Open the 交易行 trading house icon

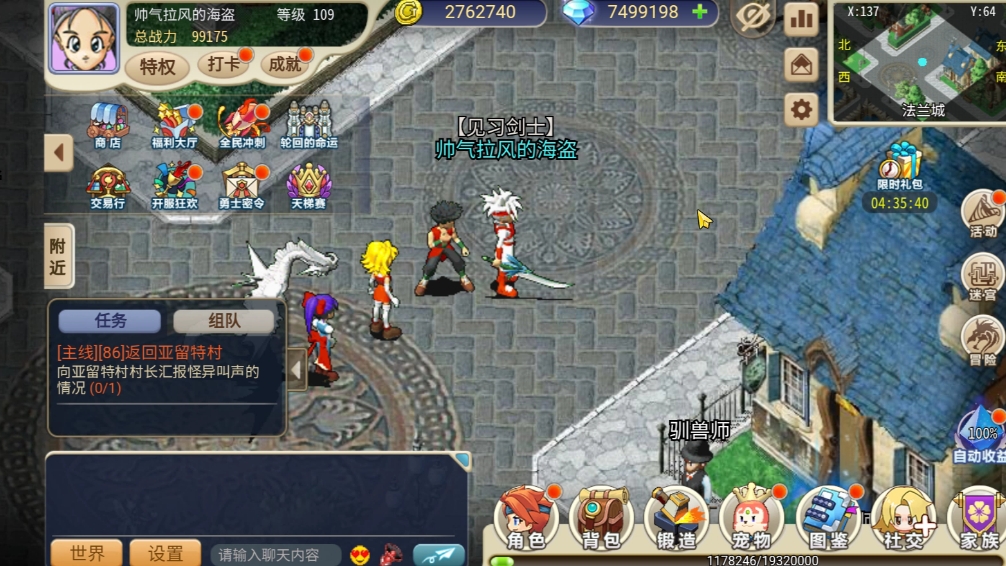click(x=108, y=185)
